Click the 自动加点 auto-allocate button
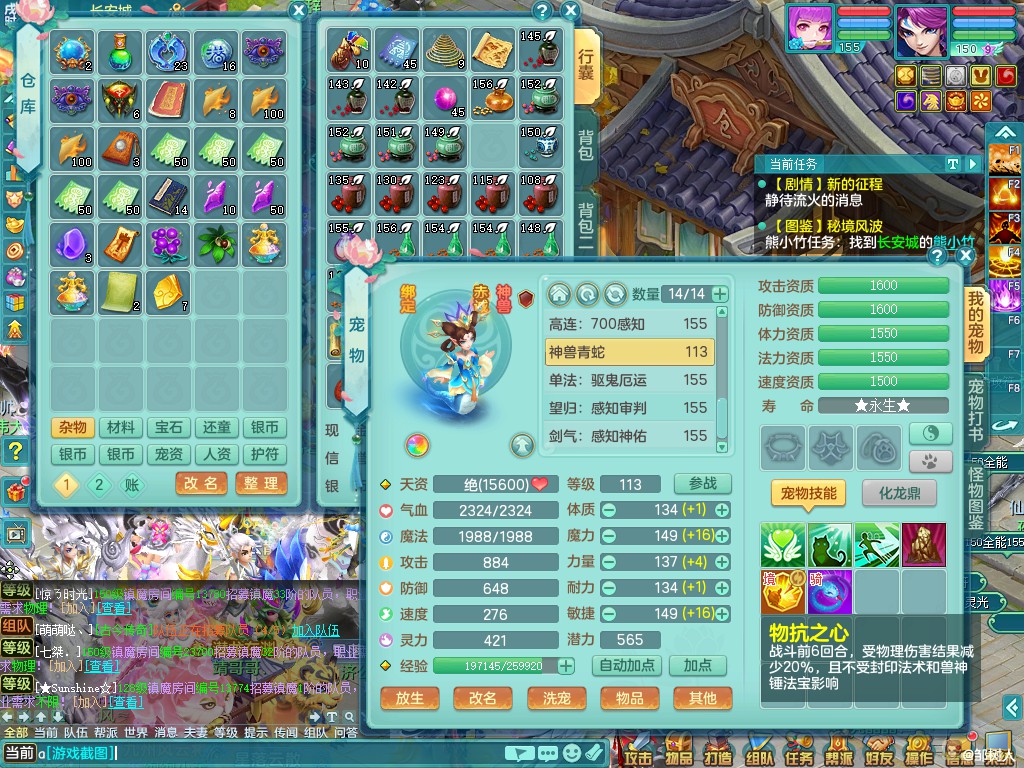The height and width of the screenshot is (768, 1024). [x=626, y=665]
